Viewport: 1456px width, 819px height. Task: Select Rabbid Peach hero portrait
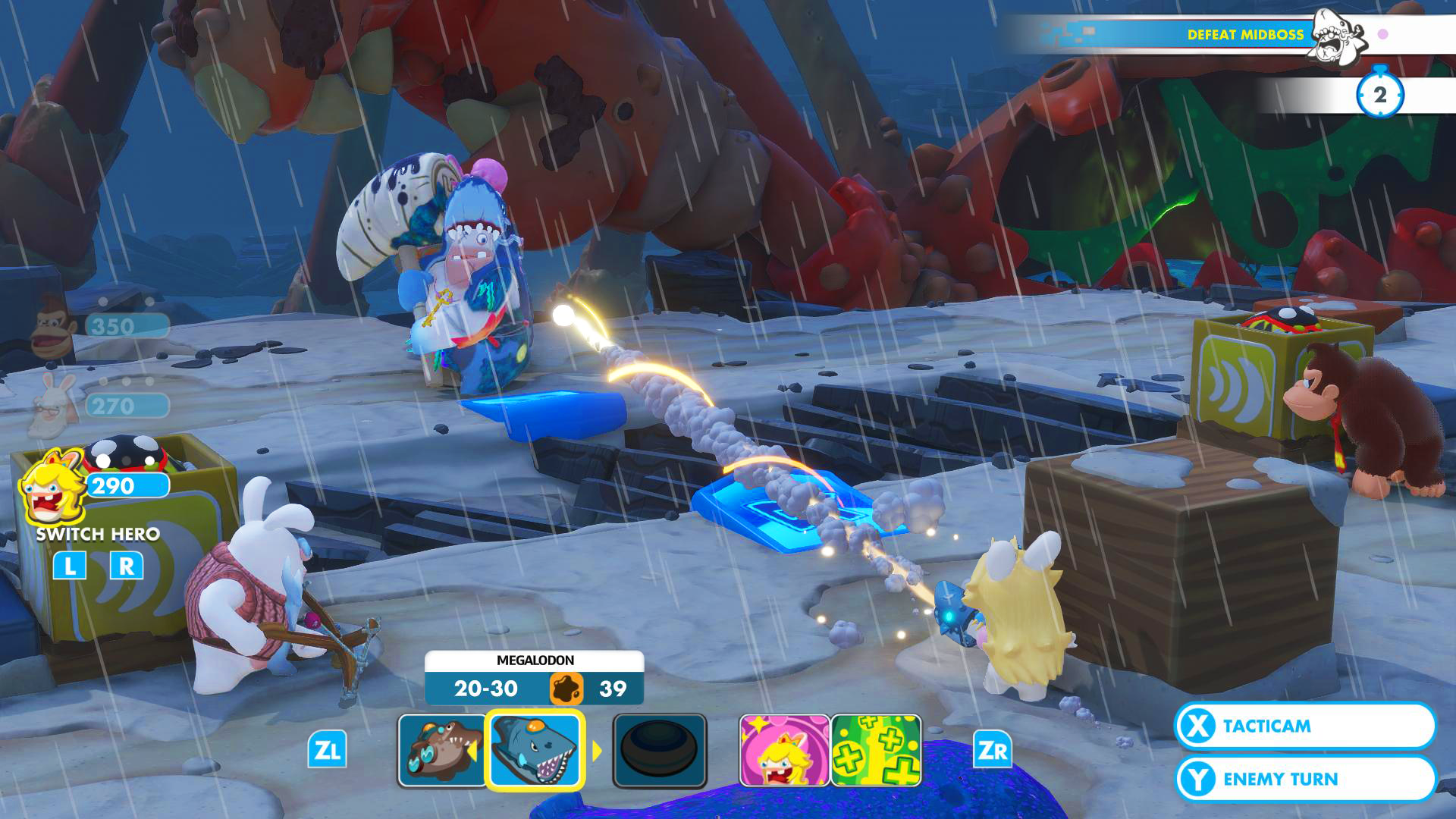pos(50,485)
